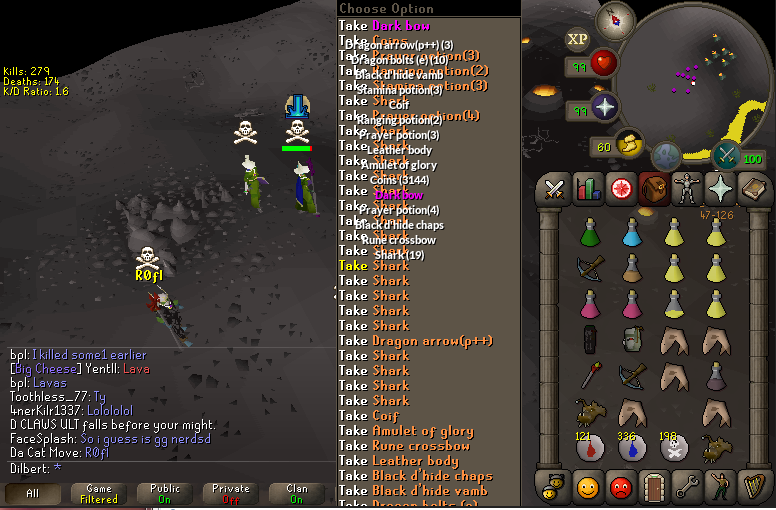Choose Take Dragon arrow(p++) option
Image resolution: width=776 pixels, height=510 pixels.
pos(432,341)
